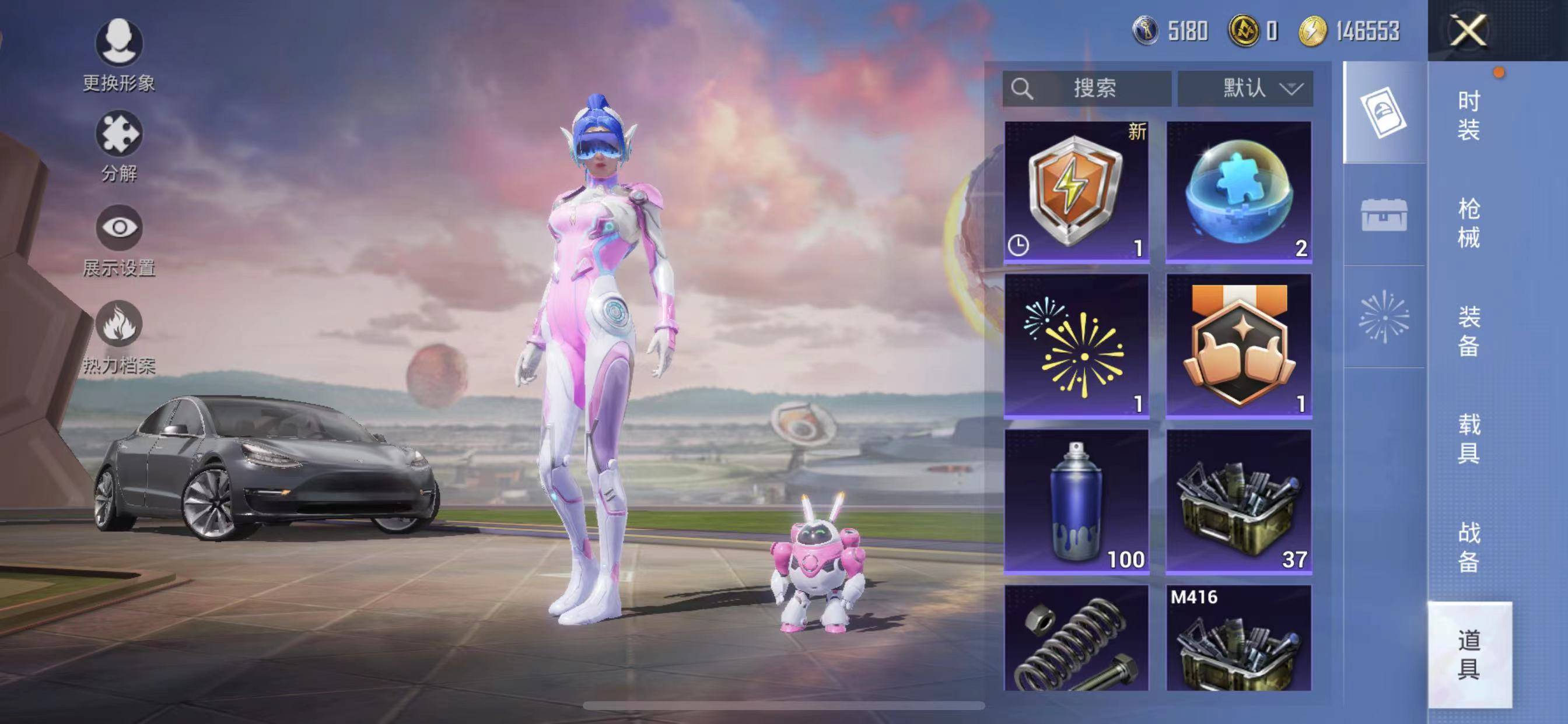Screen dimensions: 1568x724
Task: Switch to the 枪械 firearms tab
Action: pyautogui.click(x=1468, y=223)
